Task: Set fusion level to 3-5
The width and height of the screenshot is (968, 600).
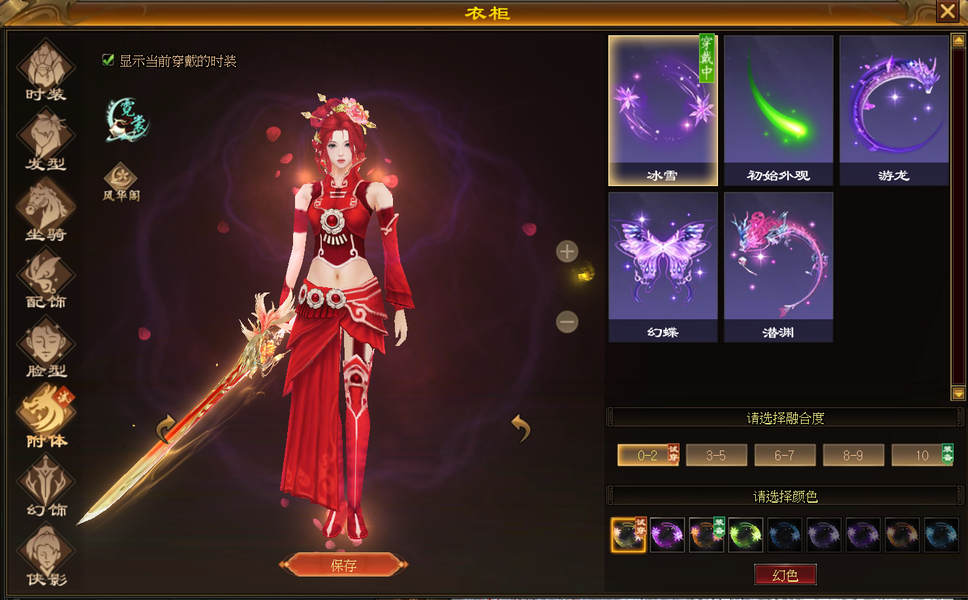Action: (716, 455)
